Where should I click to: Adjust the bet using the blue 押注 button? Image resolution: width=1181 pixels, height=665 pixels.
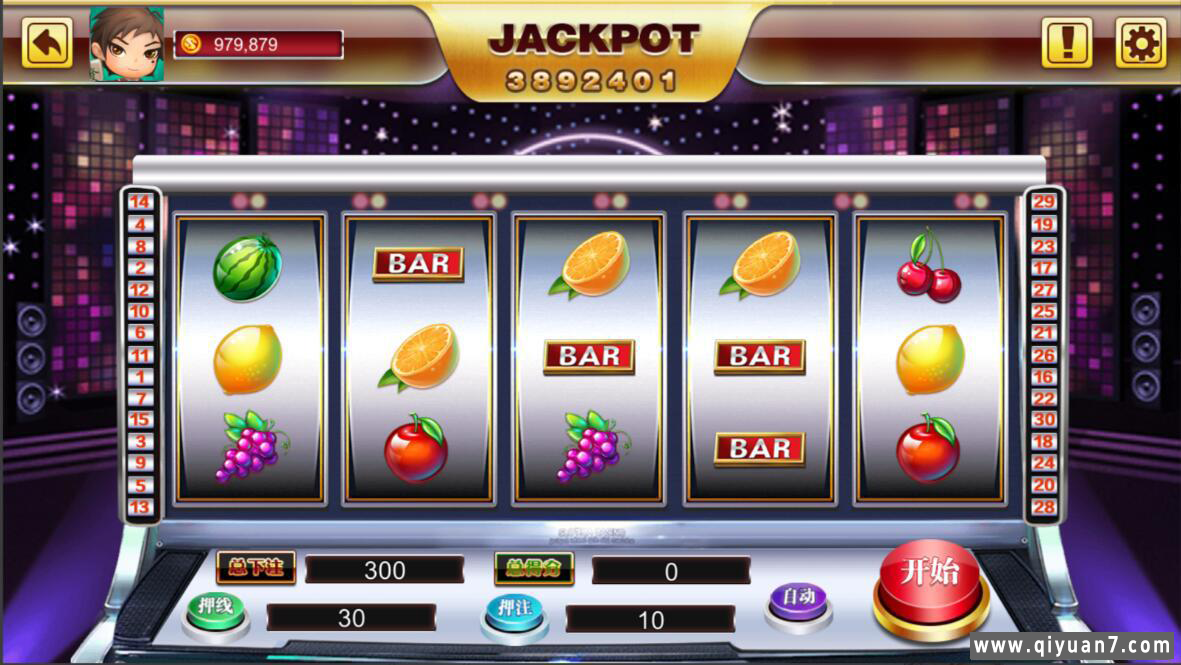click(514, 610)
